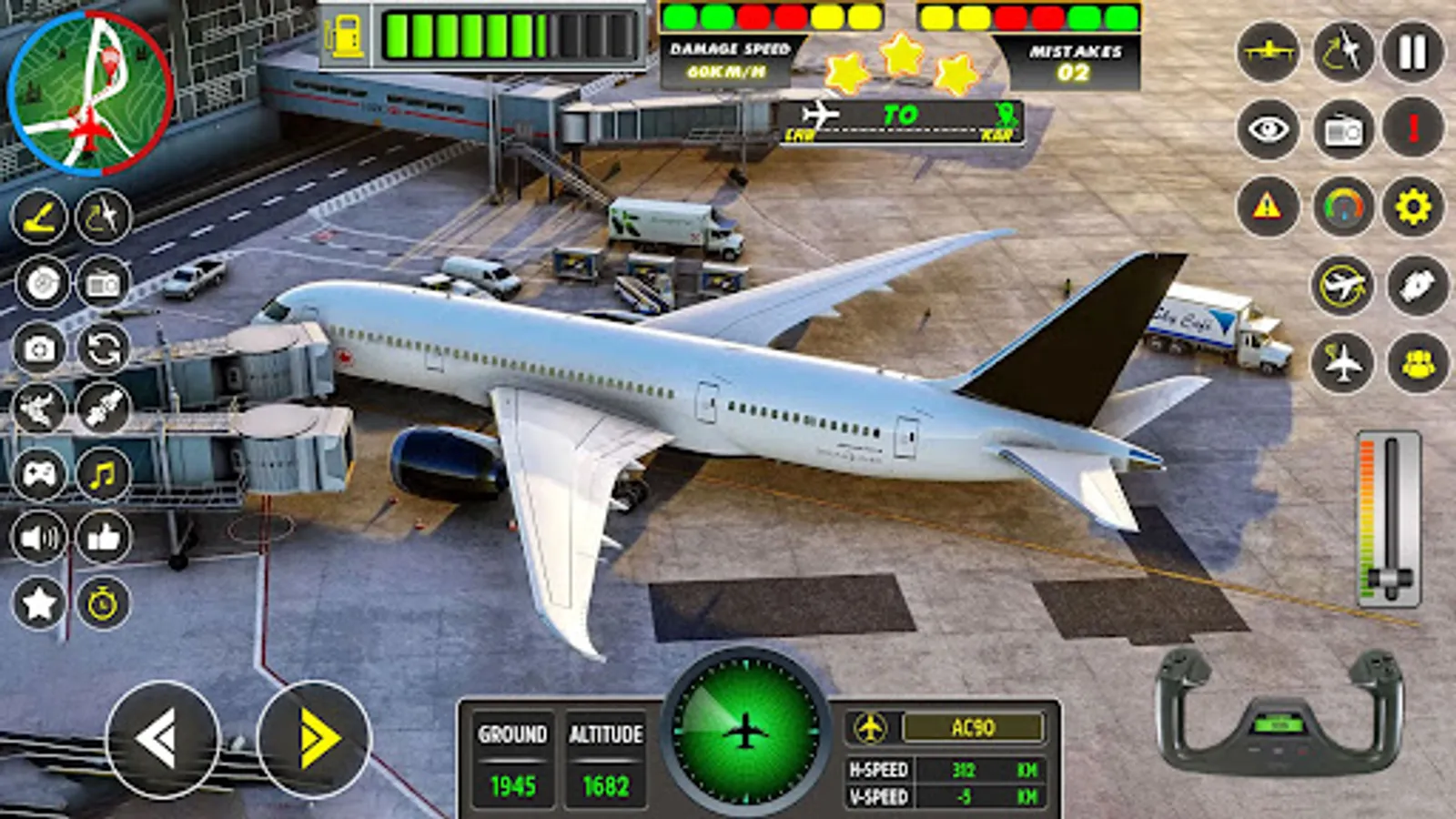Open the settings gear
Image resolution: width=1456 pixels, height=819 pixels.
(1413, 207)
